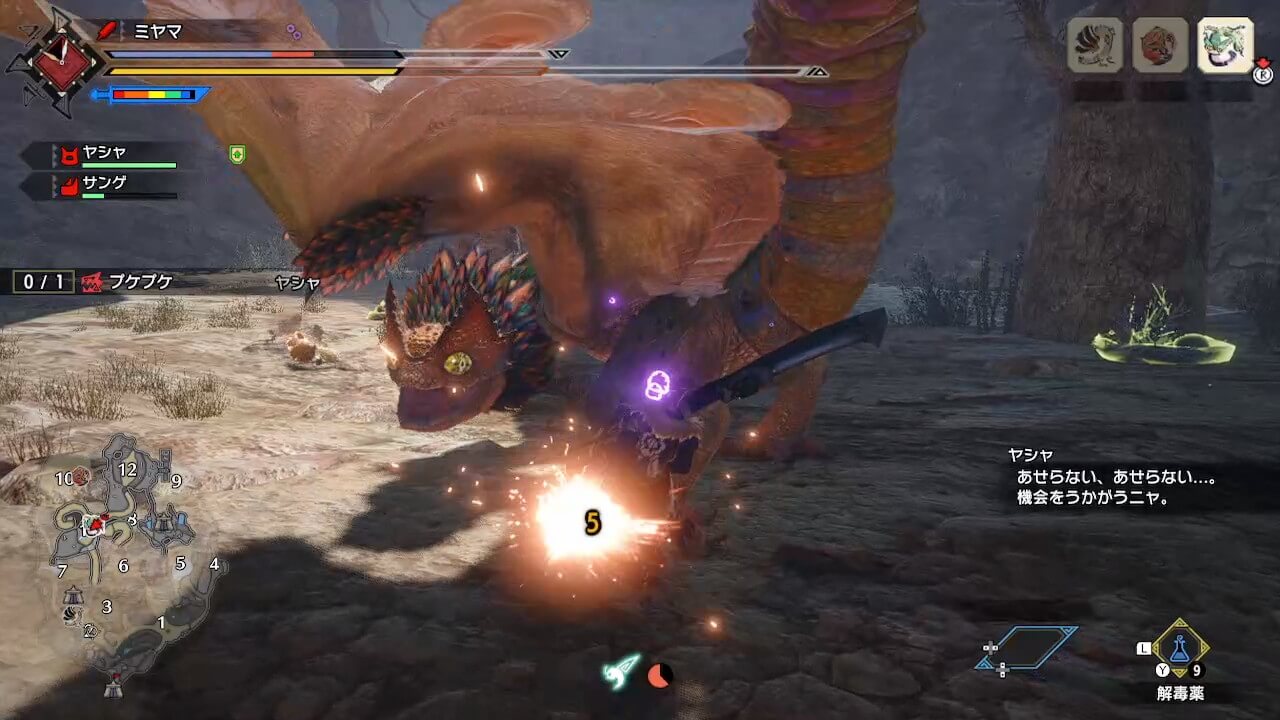Use the 解毒薬 antidote item slot
1280x720 pixels.
tap(1181, 651)
